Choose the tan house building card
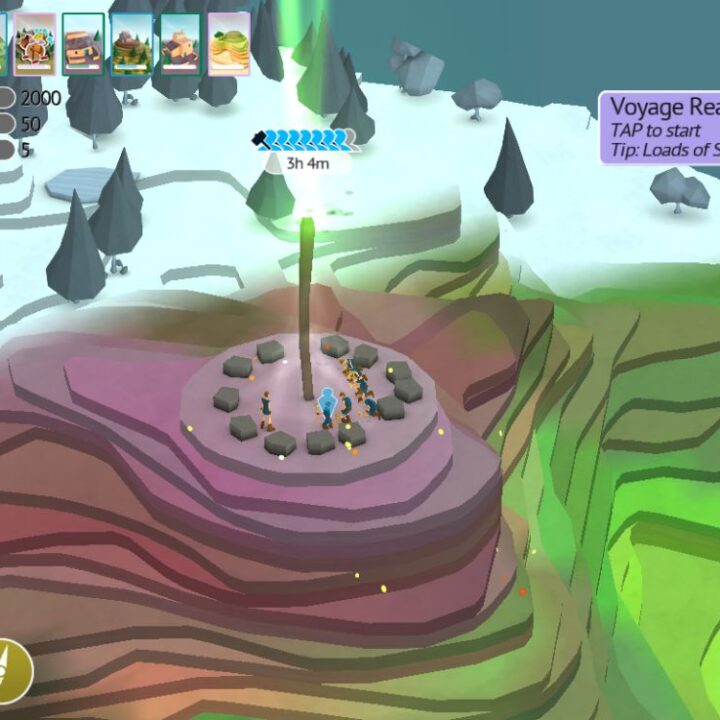The height and width of the screenshot is (720, 720). pos(181,44)
